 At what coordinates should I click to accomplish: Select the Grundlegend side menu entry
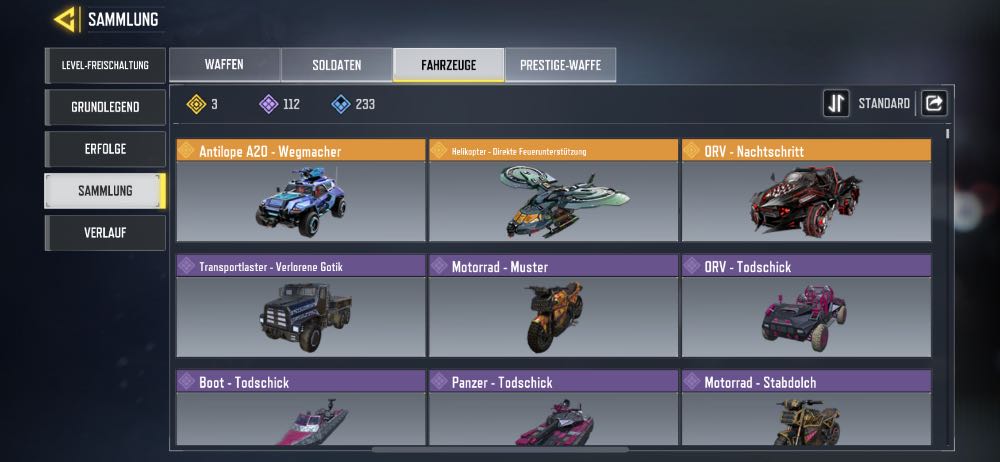pyautogui.click(x=105, y=107)
